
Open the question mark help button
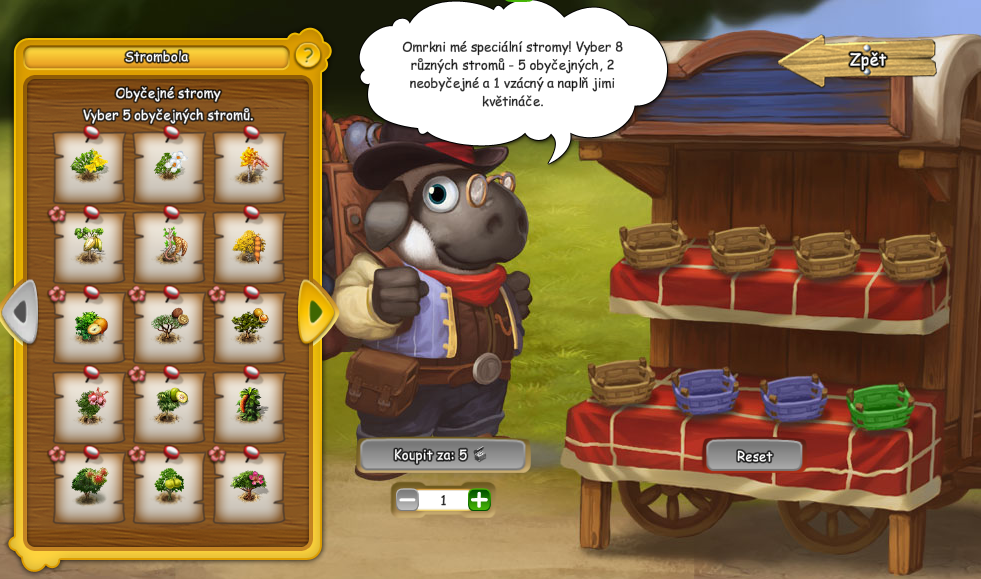click(x=307, y=55)
